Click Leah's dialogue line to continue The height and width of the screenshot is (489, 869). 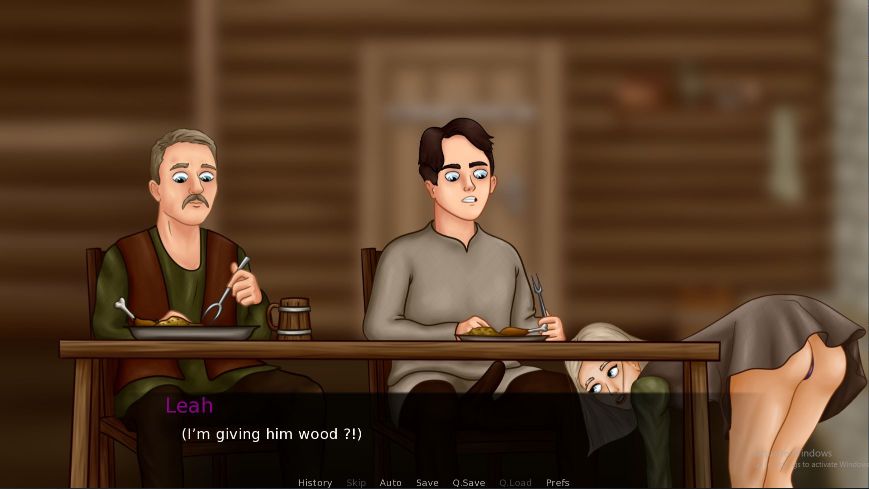tap(271, 434)
